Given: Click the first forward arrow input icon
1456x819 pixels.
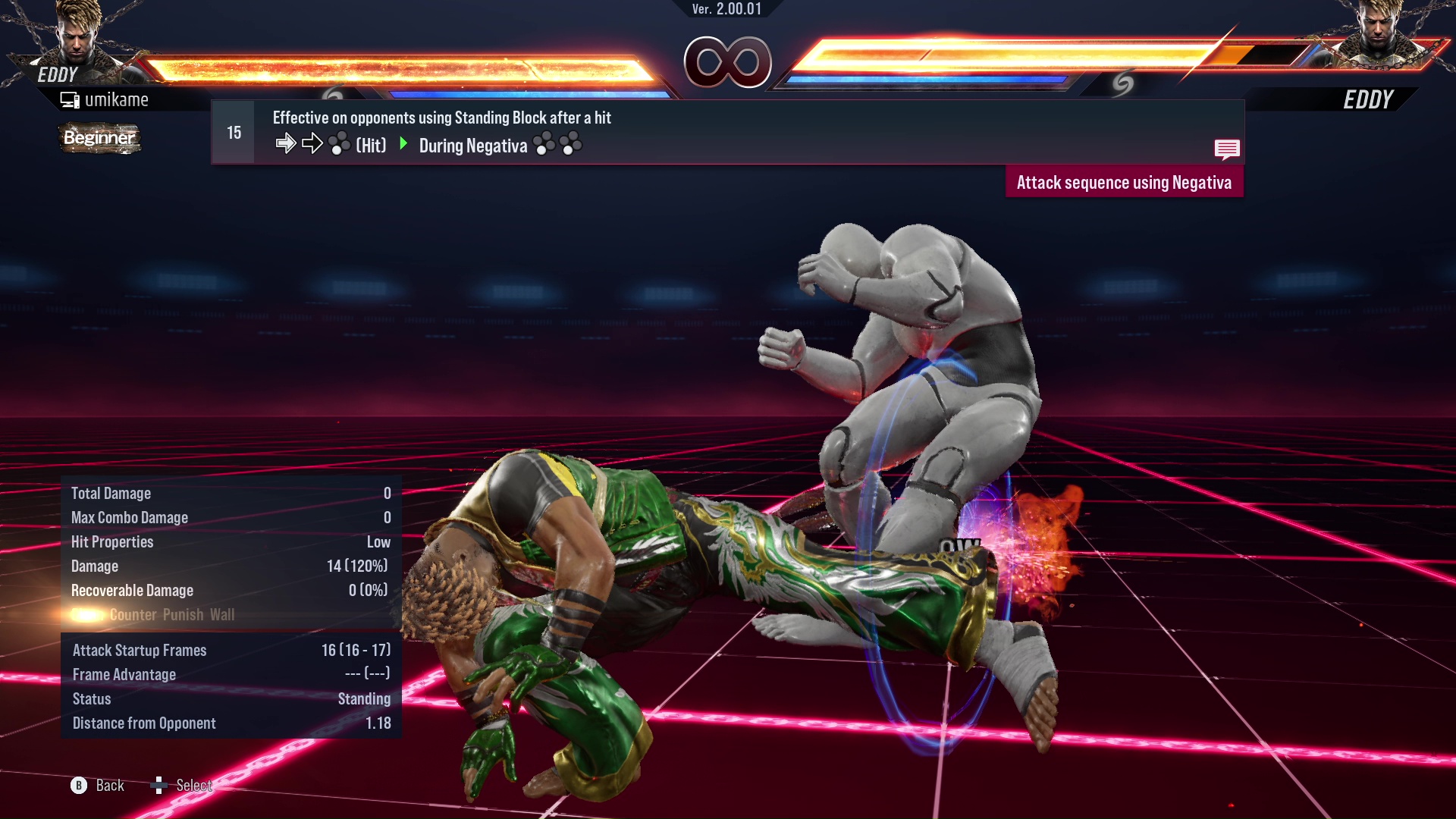Looking at the screenshot, I should point(286,142).
